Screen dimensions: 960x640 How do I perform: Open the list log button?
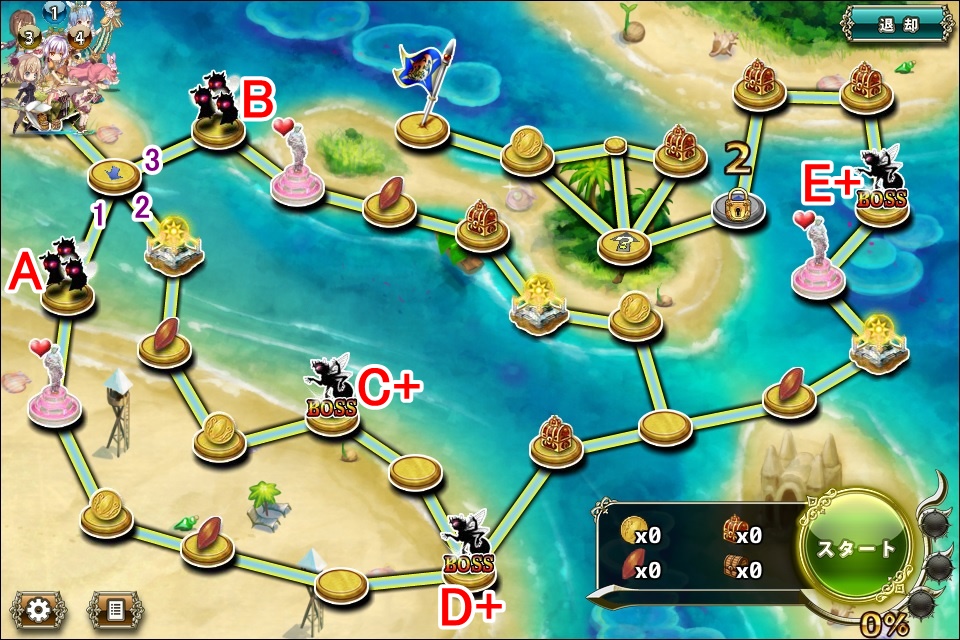pos(115,609)
